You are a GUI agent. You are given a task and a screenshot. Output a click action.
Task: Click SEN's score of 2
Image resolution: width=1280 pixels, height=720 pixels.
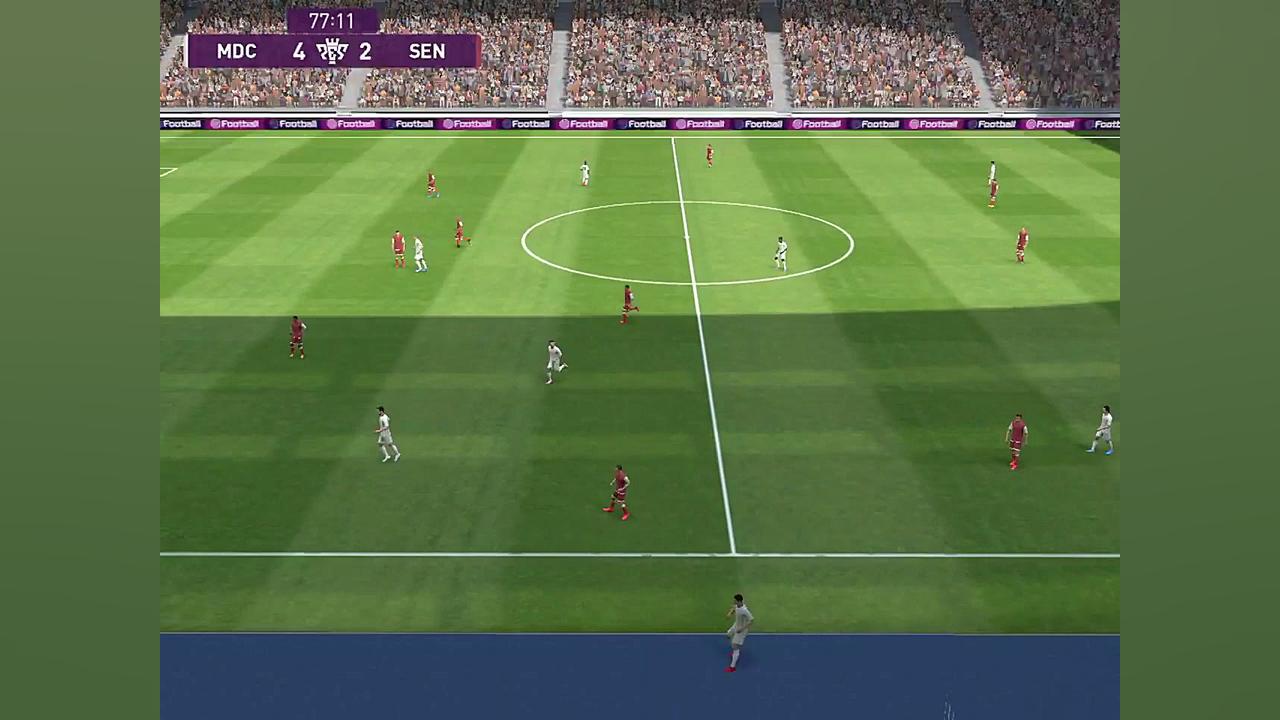coord(364,52)
